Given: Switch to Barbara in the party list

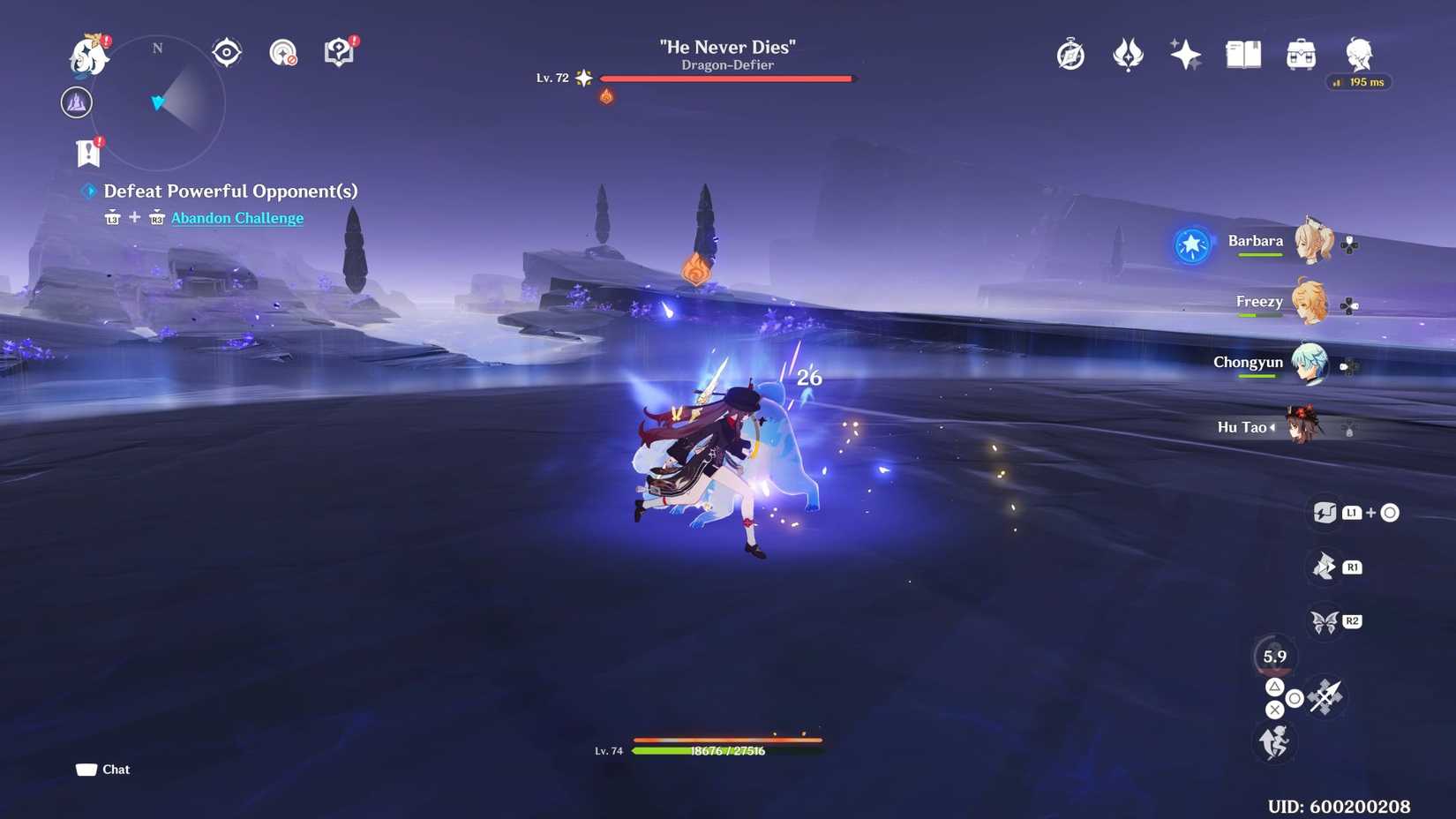Looking at the screenshot, I should click(x=1313, y=240).
